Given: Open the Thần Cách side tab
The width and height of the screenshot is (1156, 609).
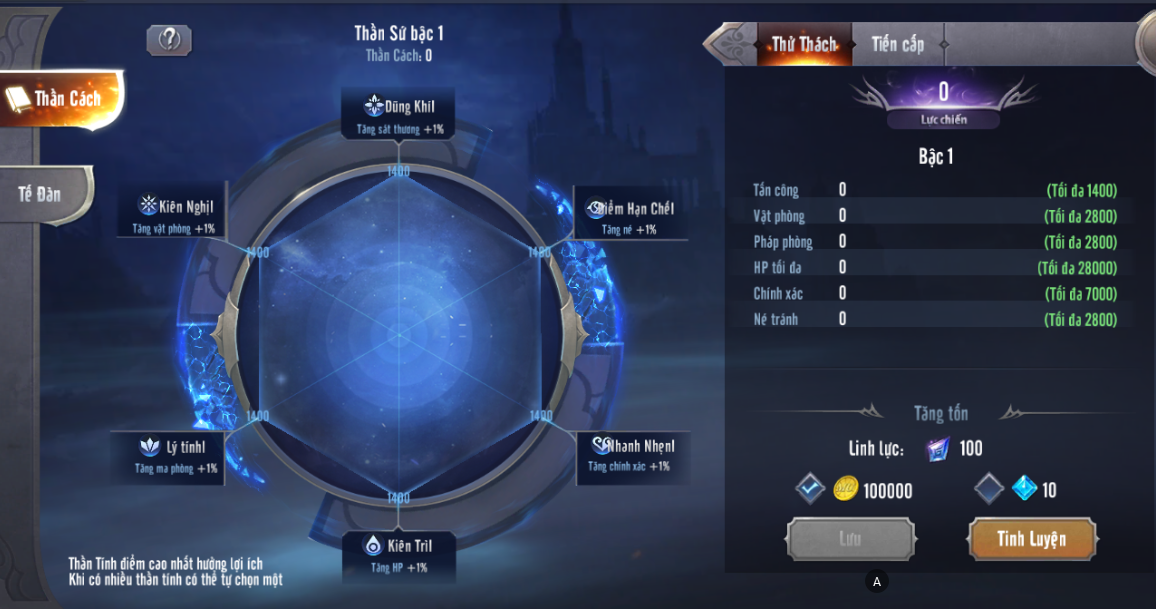Looking at the screenshot, I should point(62,98).
